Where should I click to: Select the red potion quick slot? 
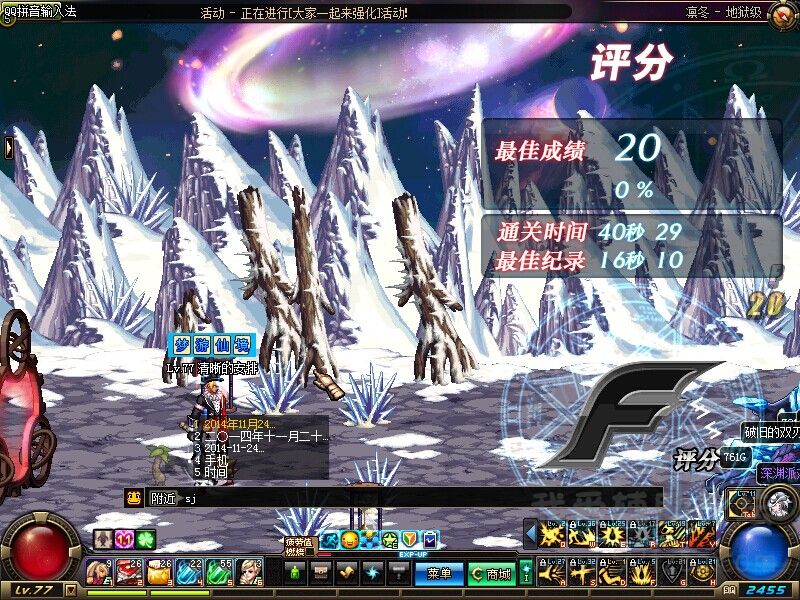tap(128, 572)
